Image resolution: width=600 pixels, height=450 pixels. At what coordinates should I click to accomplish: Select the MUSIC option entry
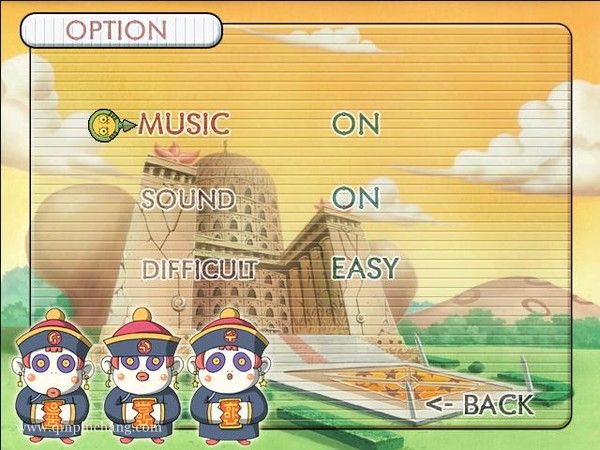click(184, 124)
